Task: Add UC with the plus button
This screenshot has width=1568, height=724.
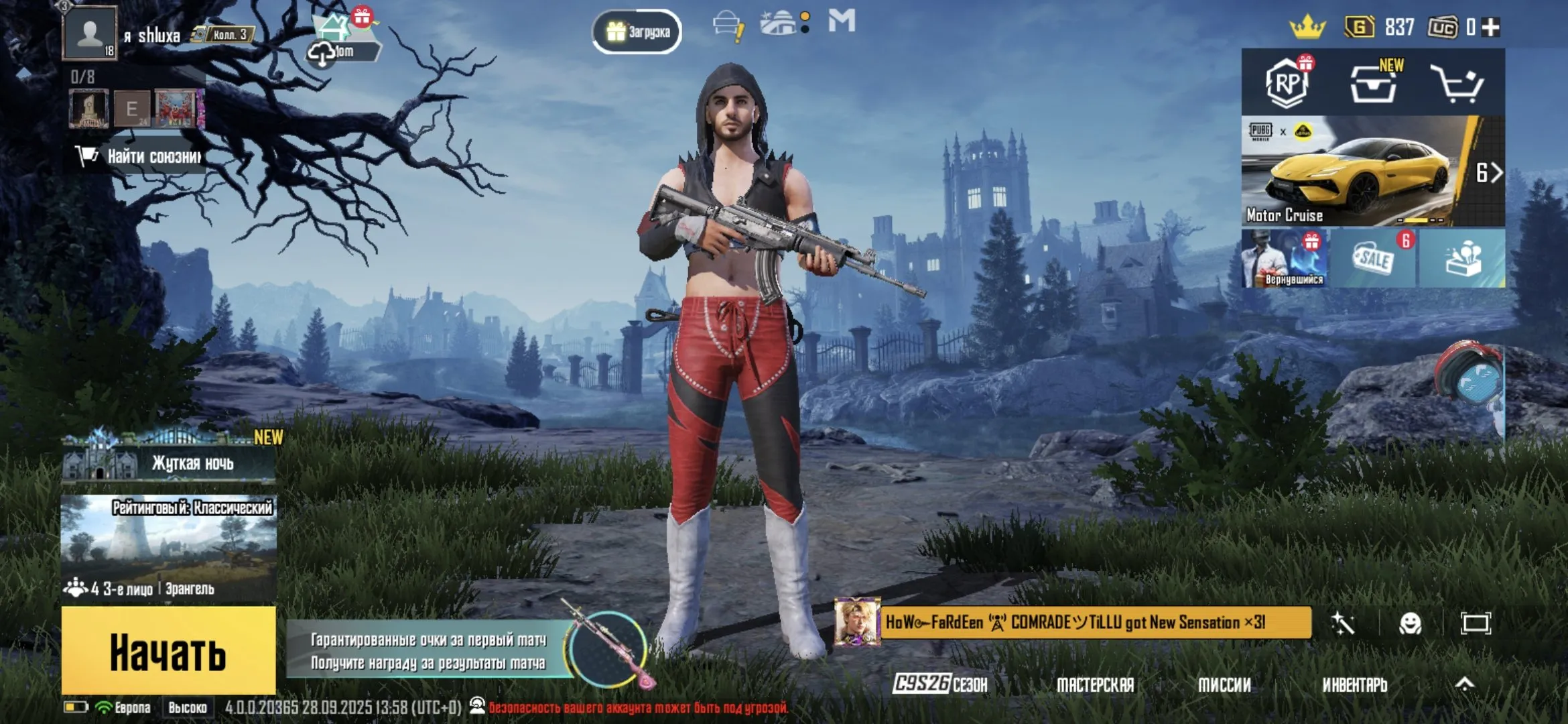Action: tap(1491, 27)
